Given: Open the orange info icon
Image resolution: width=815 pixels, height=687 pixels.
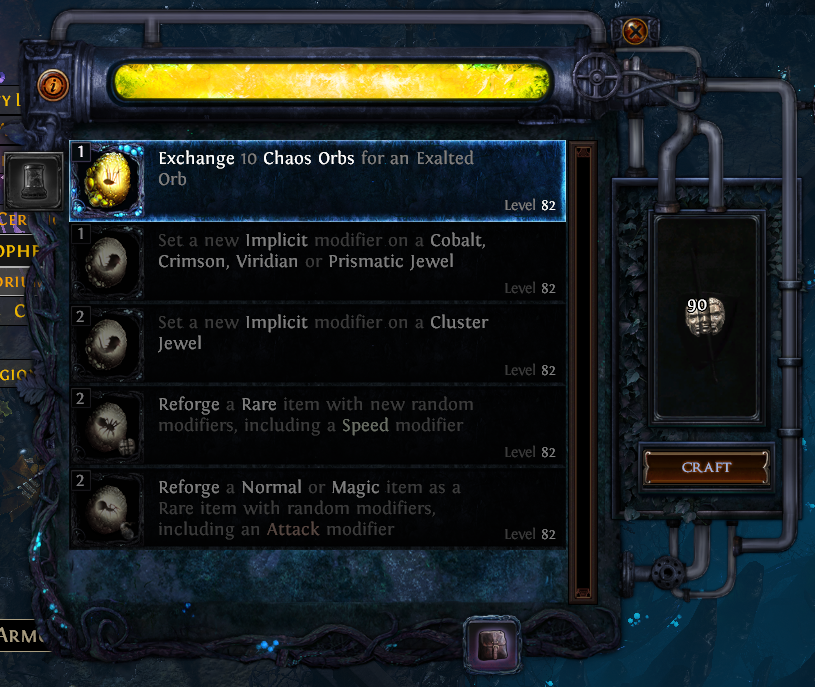Looking at the screenshot, I should coord(52,84).
